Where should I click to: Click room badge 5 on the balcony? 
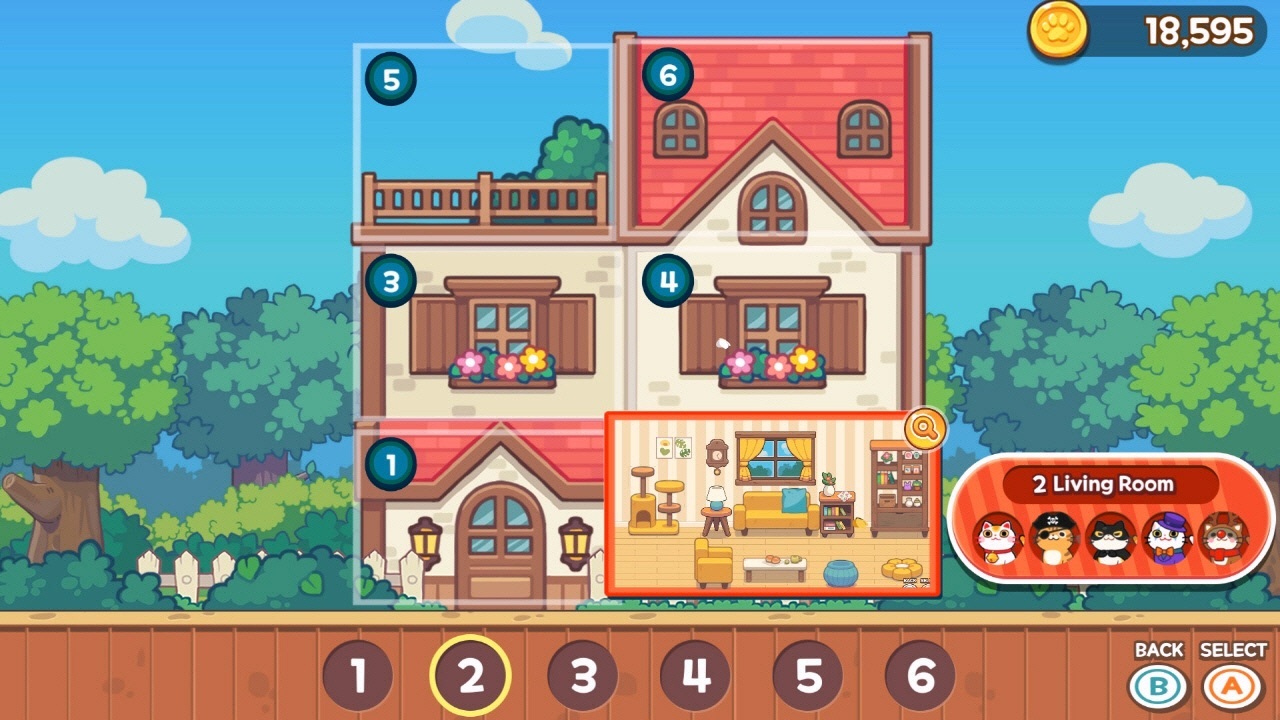(x=390, y=79)
